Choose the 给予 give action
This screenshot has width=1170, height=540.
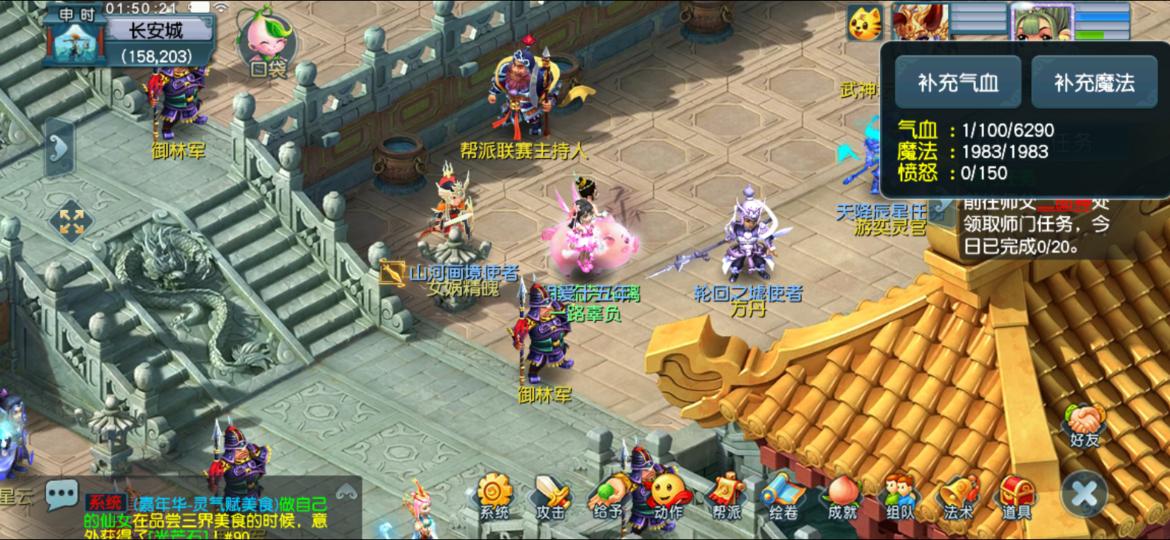(607, 495)
